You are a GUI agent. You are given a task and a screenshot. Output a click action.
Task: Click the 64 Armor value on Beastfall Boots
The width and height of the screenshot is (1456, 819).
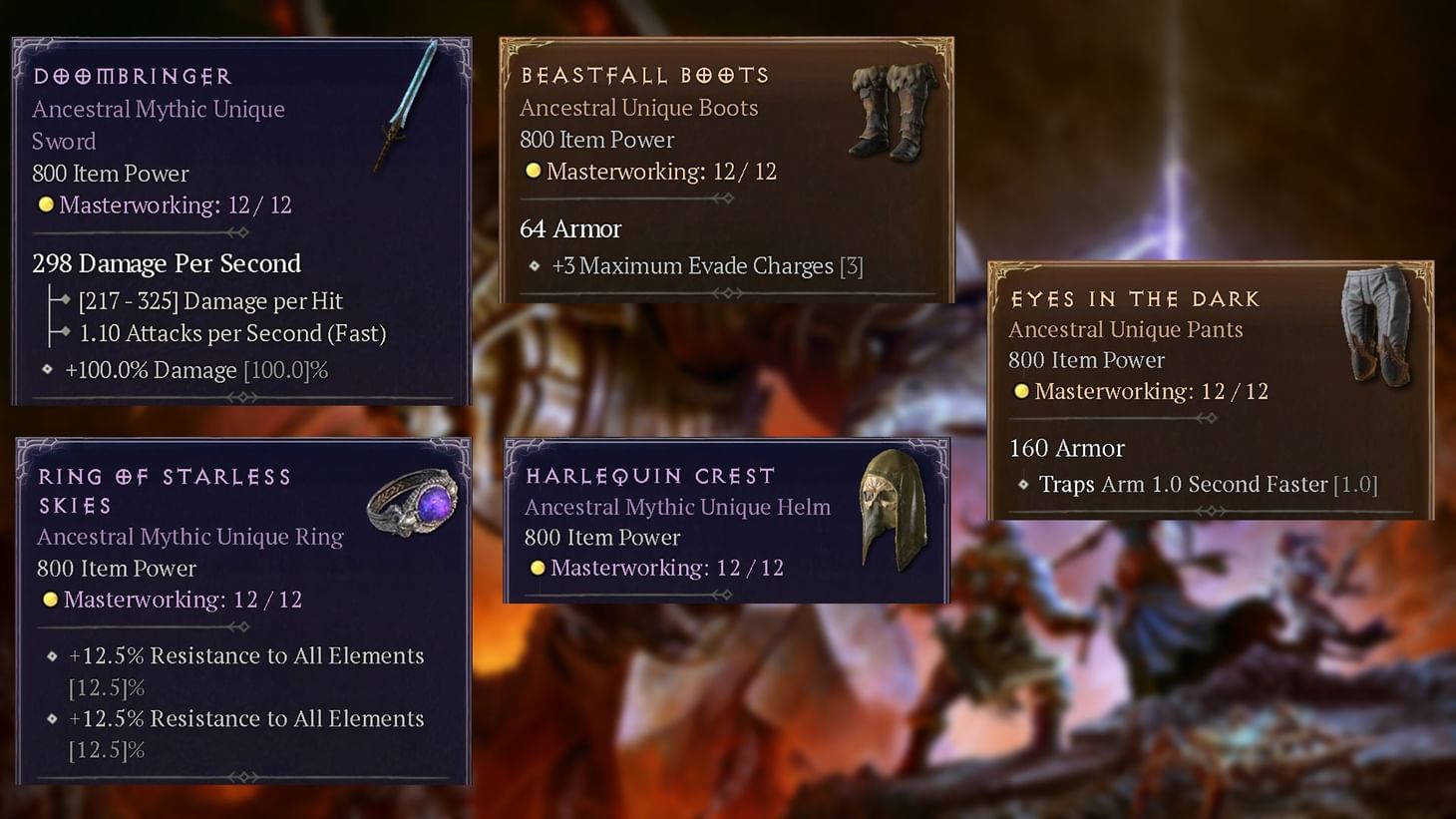pyautogui.click(x=571, y=229)
